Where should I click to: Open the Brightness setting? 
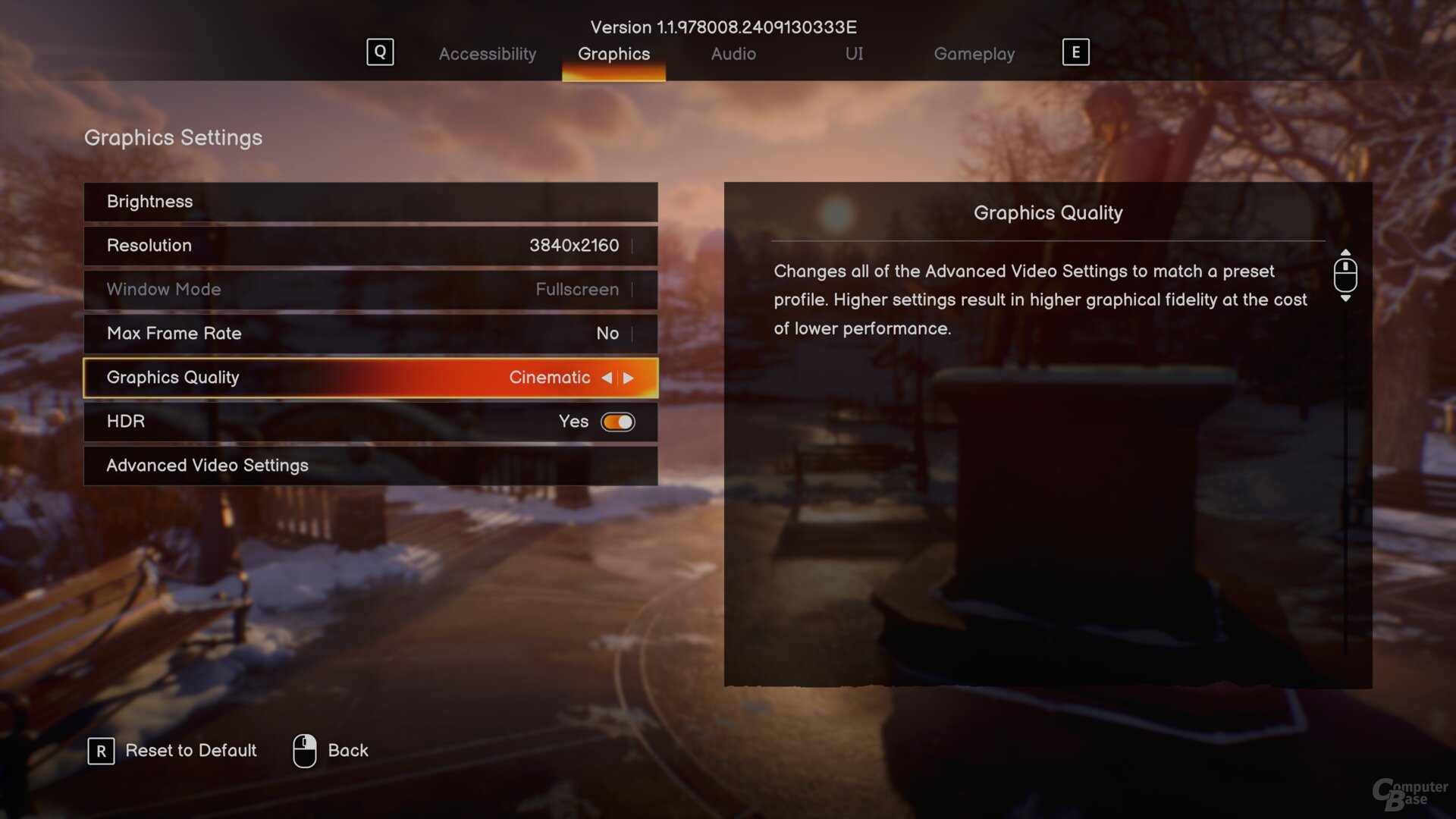point(370,202)
